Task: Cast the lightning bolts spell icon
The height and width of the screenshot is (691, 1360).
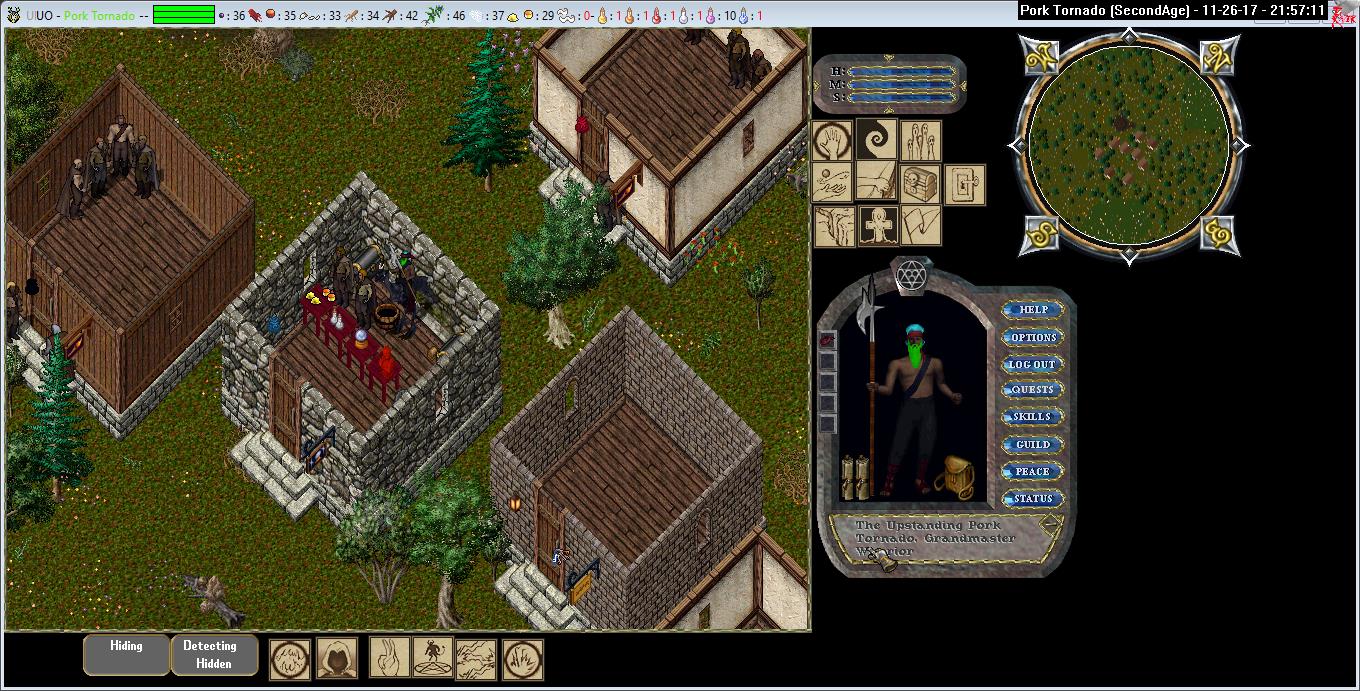Action: [476, 659]
